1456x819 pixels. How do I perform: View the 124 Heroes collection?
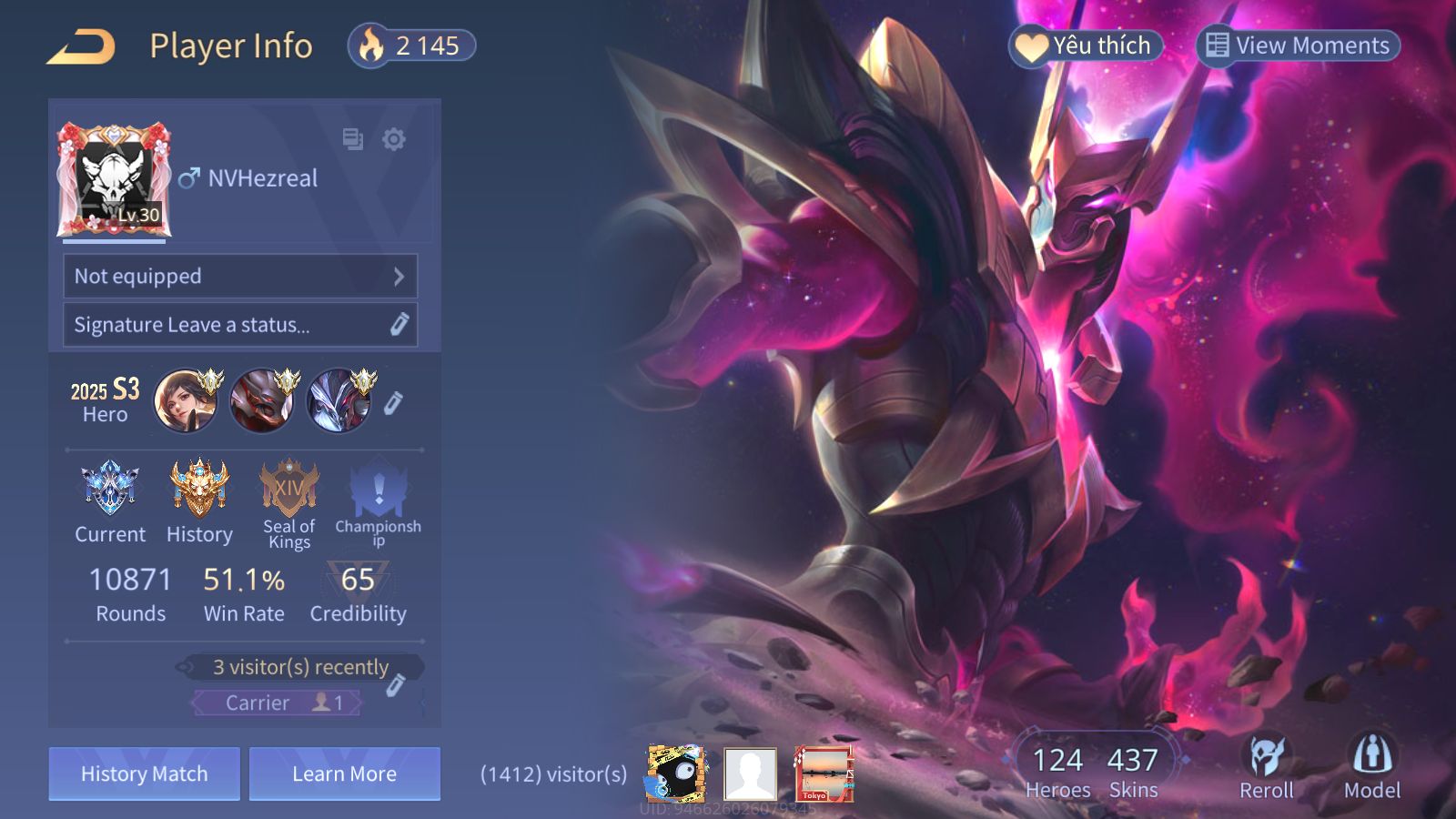pyautogui.click(x=1057, y=772)
